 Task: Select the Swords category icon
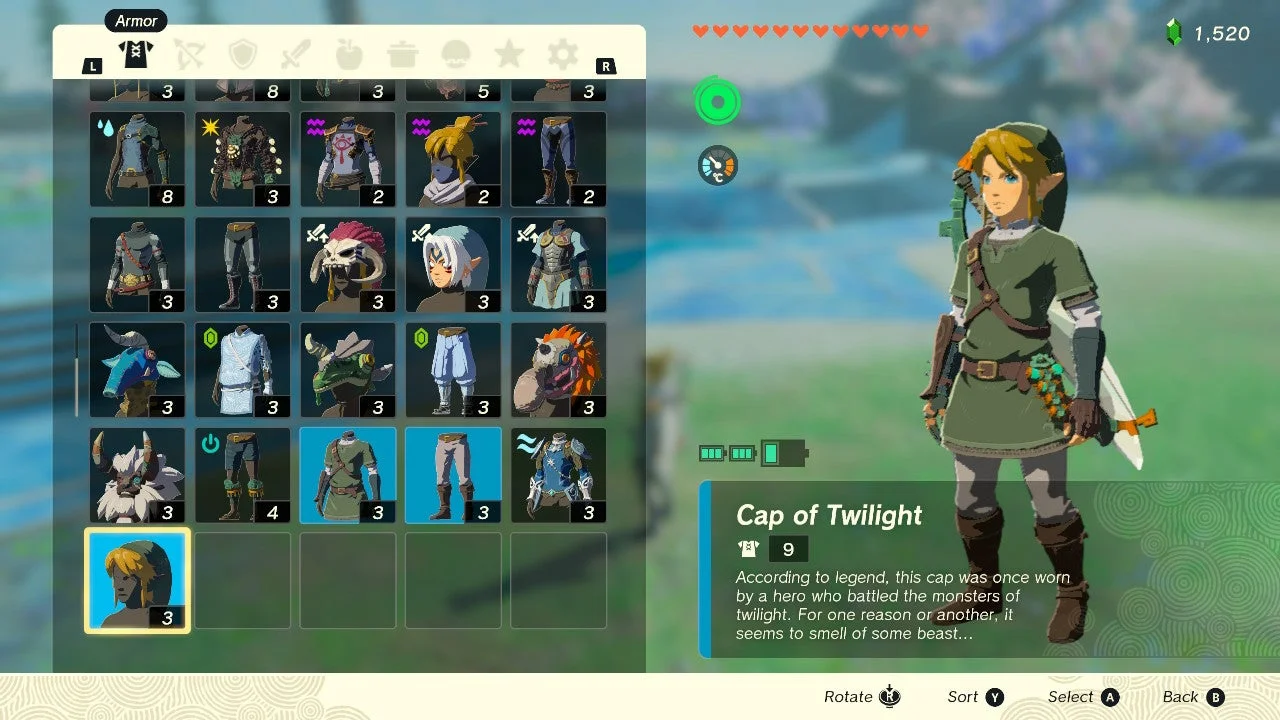click(x=296, y=54)
